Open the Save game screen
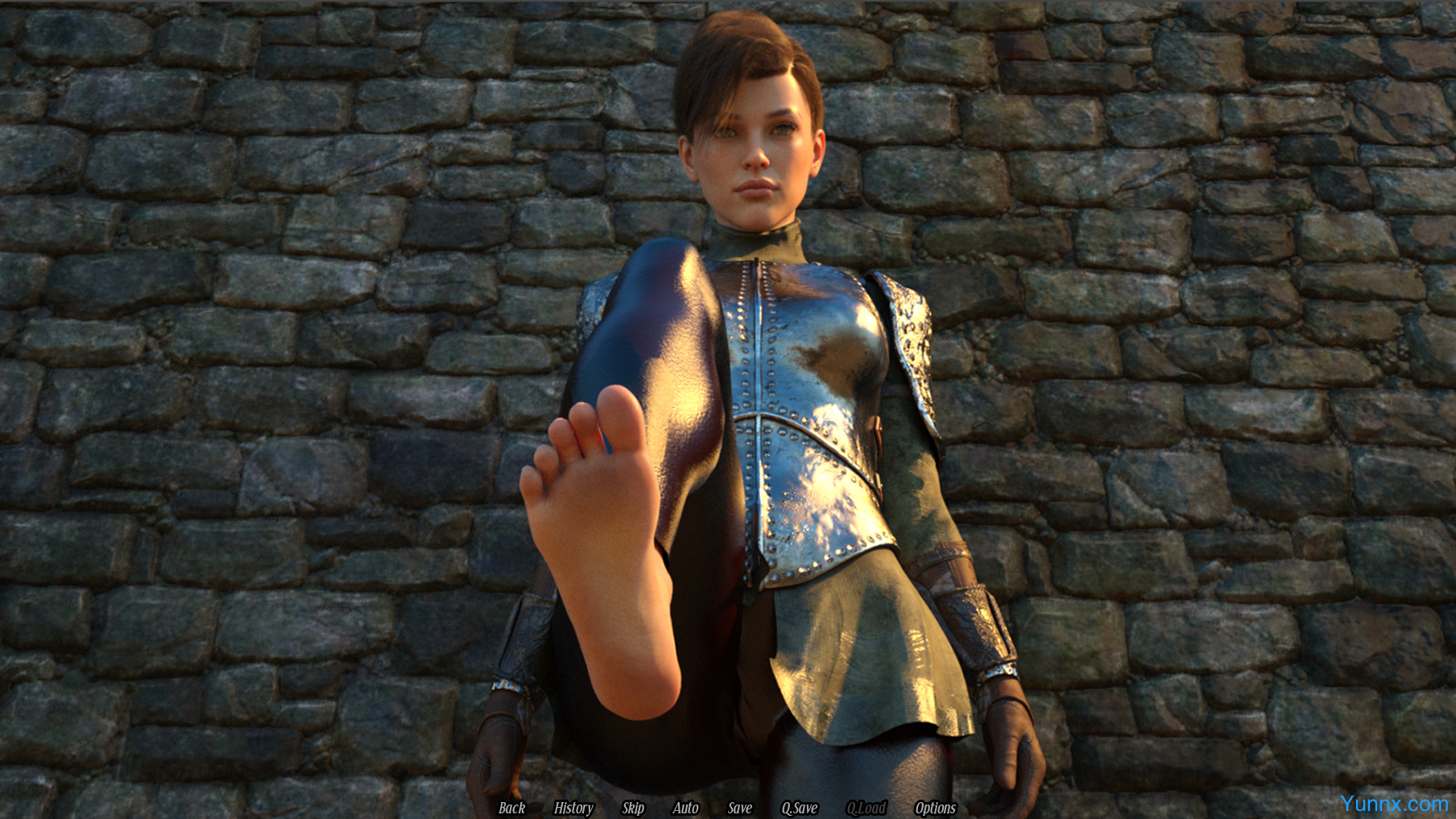The height and width of the screenshot is (819, 1456). point(739,808)
